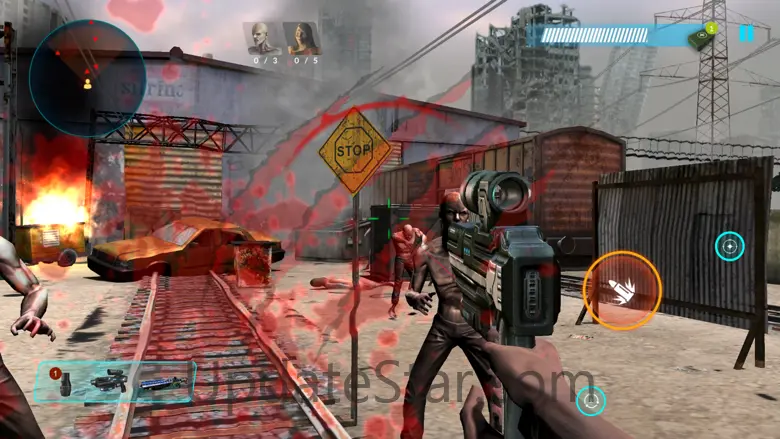Screen dimensions: 780x439
Task: Tap the small cyan circle button near the gun
Action: click(591, 401)
